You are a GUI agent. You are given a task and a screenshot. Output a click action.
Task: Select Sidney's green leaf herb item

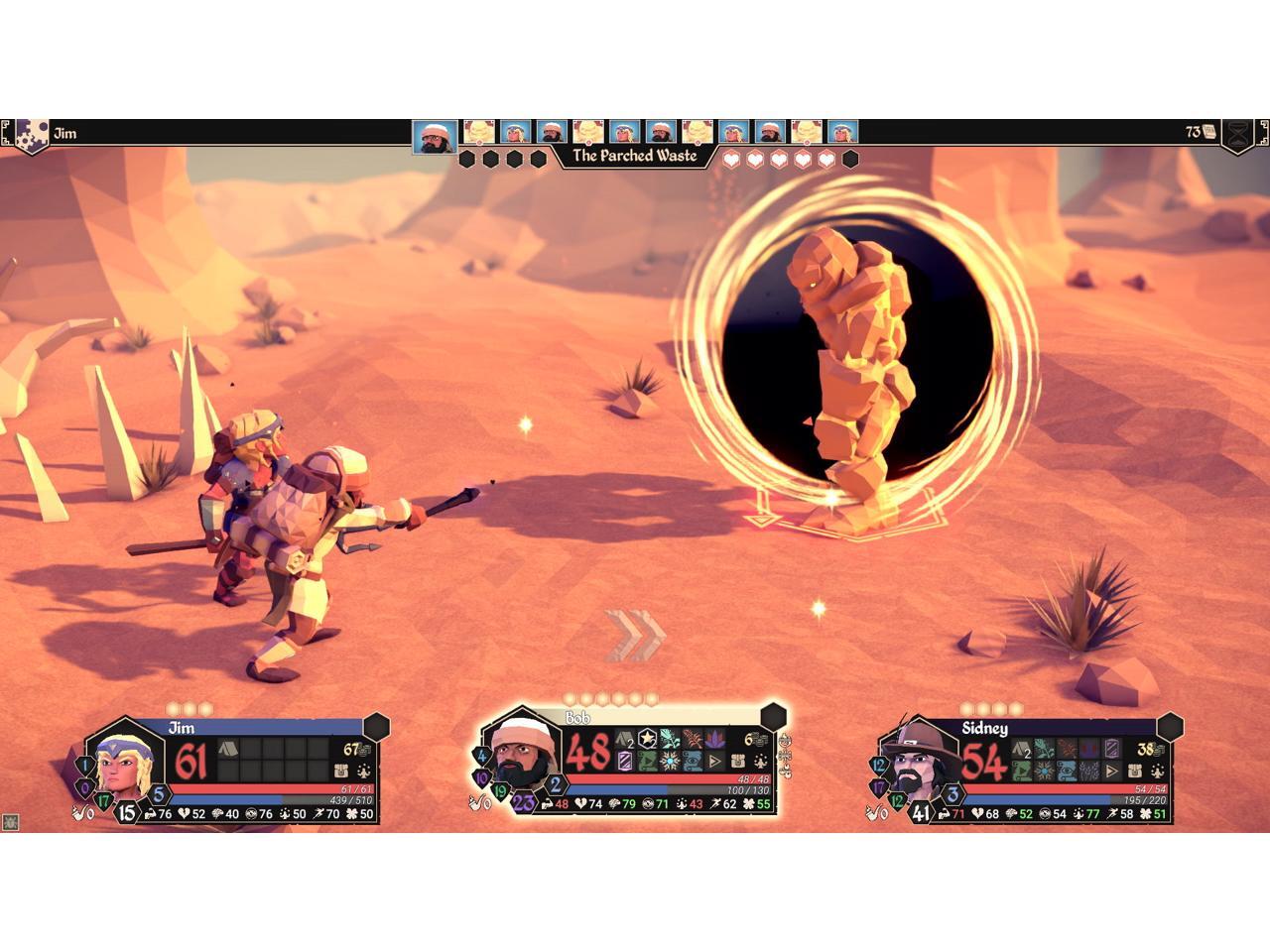point(1044,749)
